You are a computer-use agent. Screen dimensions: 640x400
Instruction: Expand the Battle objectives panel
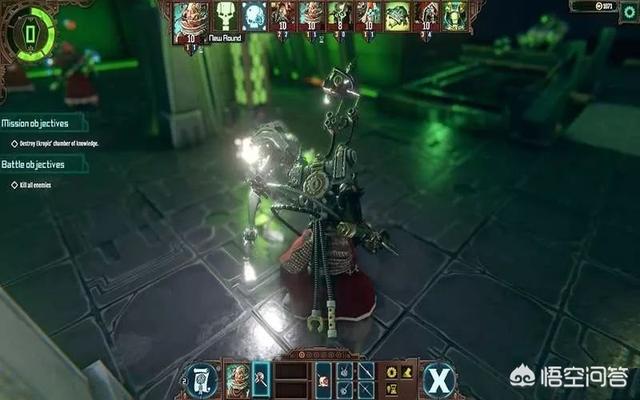pos(36,163)
